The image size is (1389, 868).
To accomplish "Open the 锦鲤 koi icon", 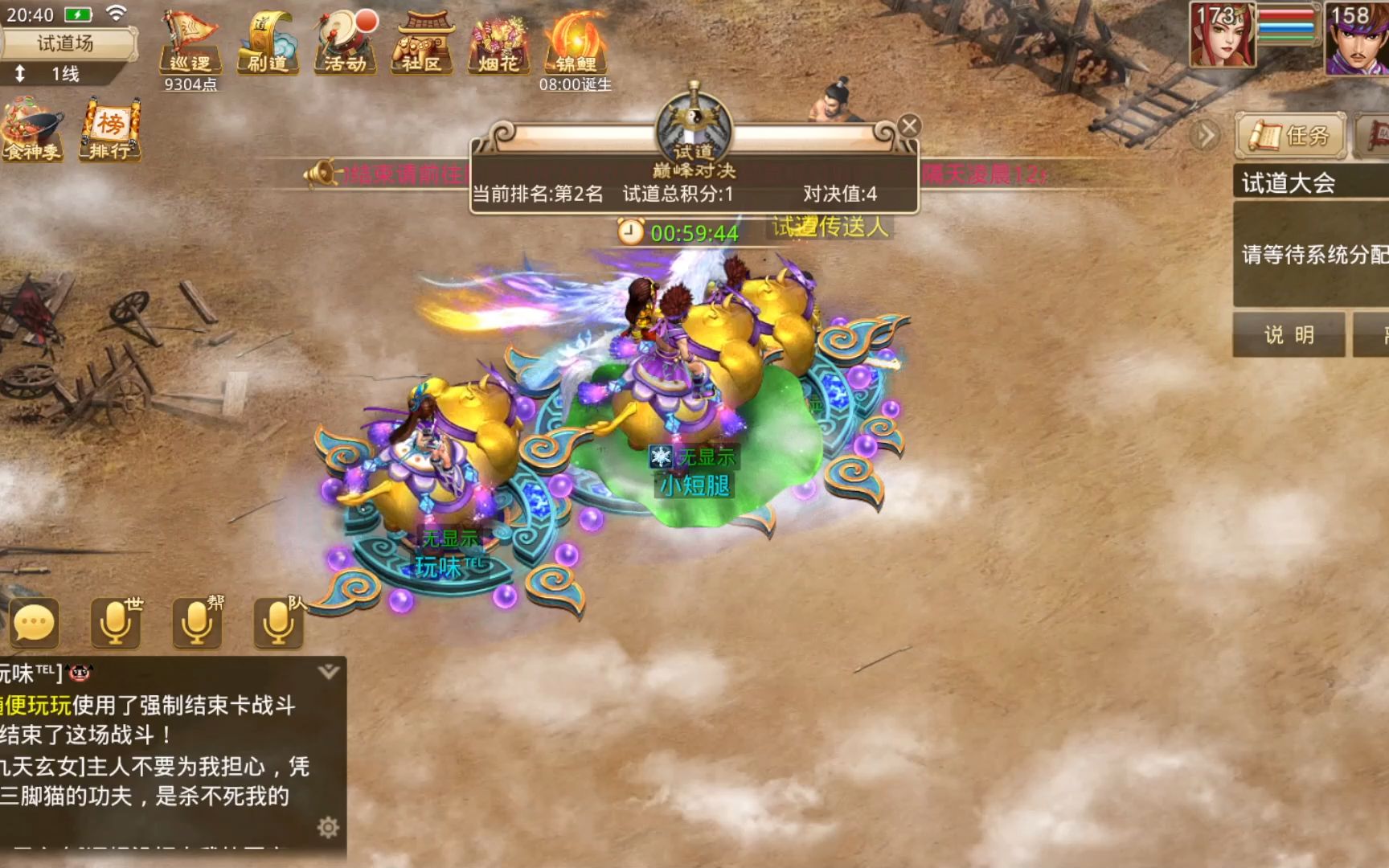I will (576, 43).
